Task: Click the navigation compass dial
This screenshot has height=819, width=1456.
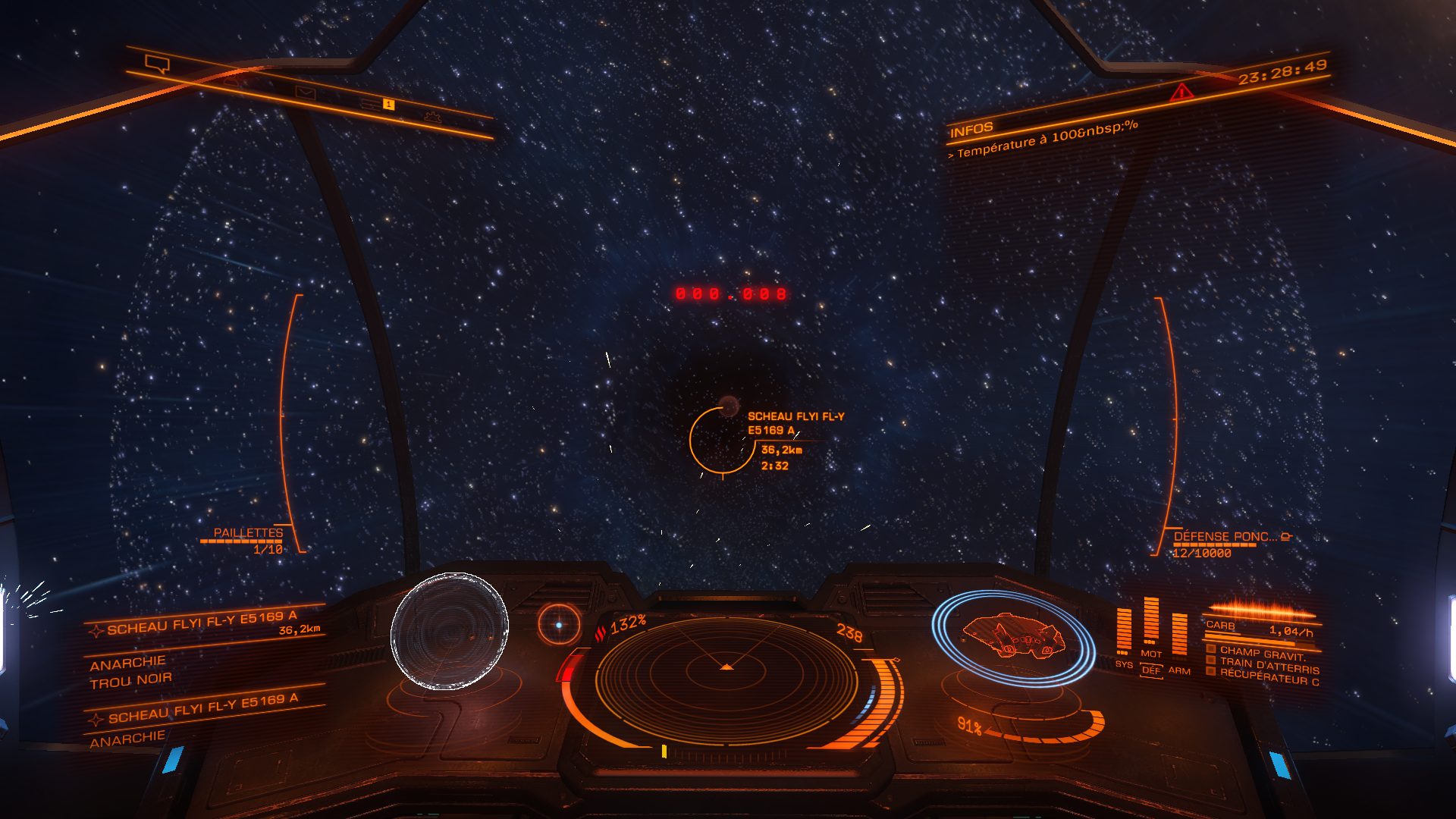Action: 559,624
